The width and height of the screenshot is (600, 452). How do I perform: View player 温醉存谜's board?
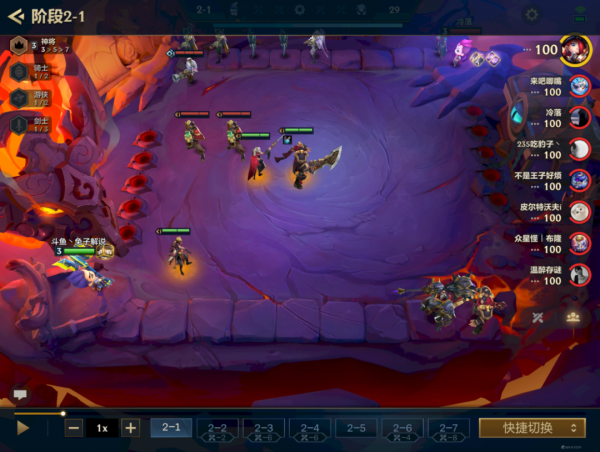[578, 274]
